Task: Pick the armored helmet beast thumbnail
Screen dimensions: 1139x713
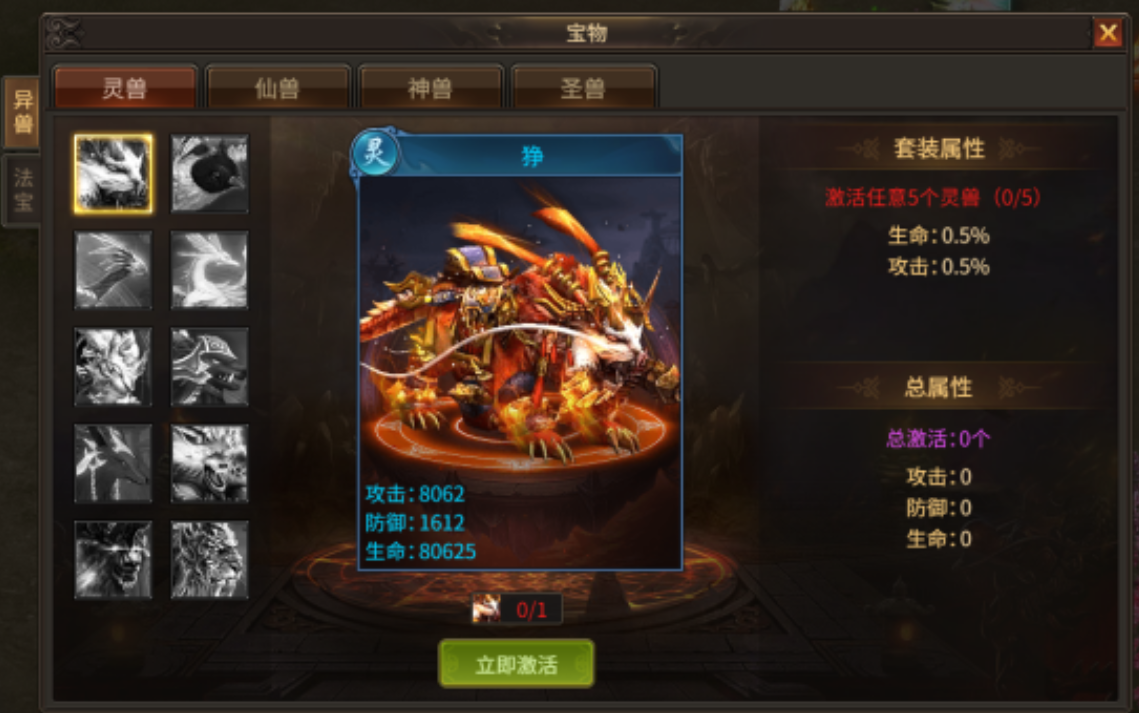Action: pyautogui.click(x=210, y=367)
